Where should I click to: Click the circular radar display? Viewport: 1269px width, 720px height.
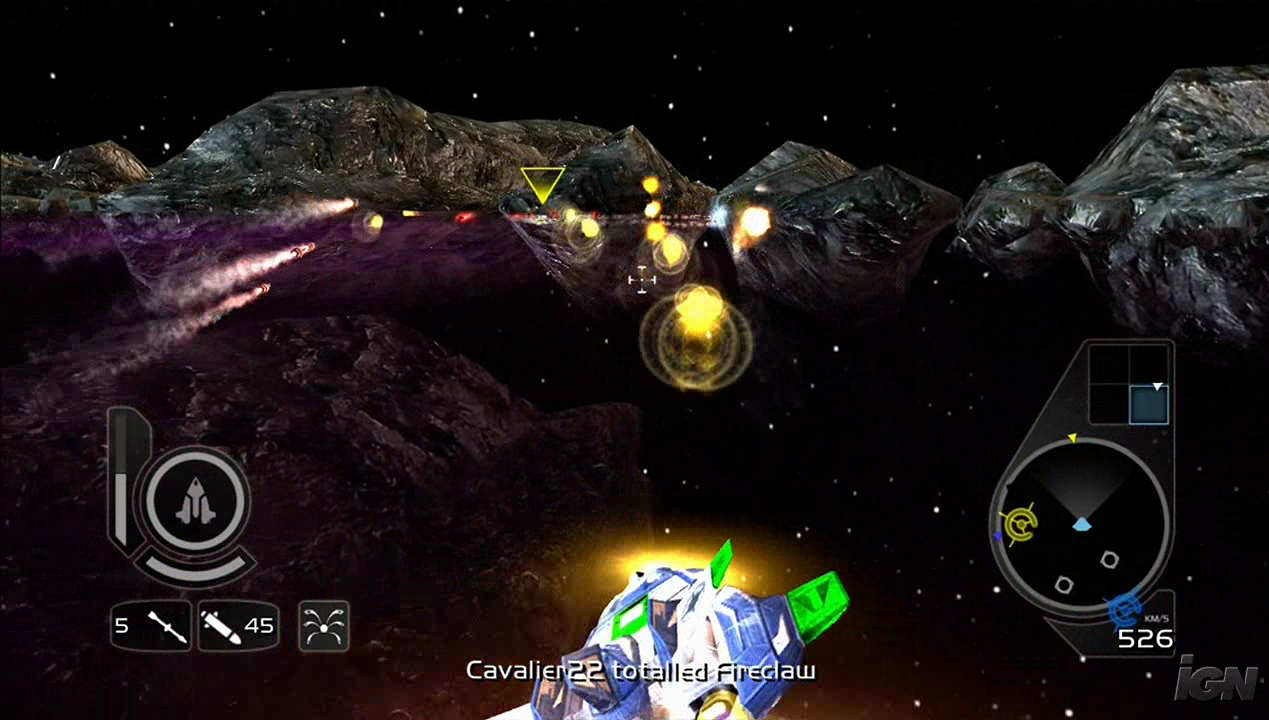[x=1083, y=525]
